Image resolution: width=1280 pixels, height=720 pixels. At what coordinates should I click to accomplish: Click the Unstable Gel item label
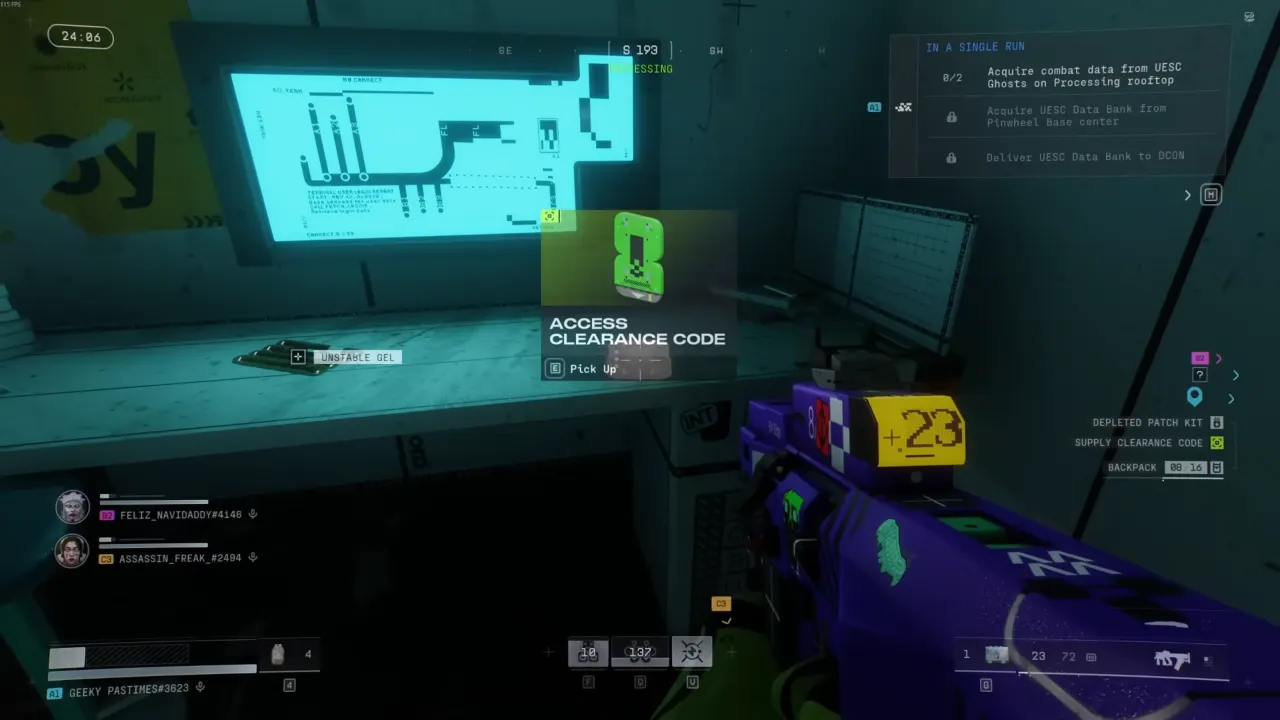click(x=357, y=357)
